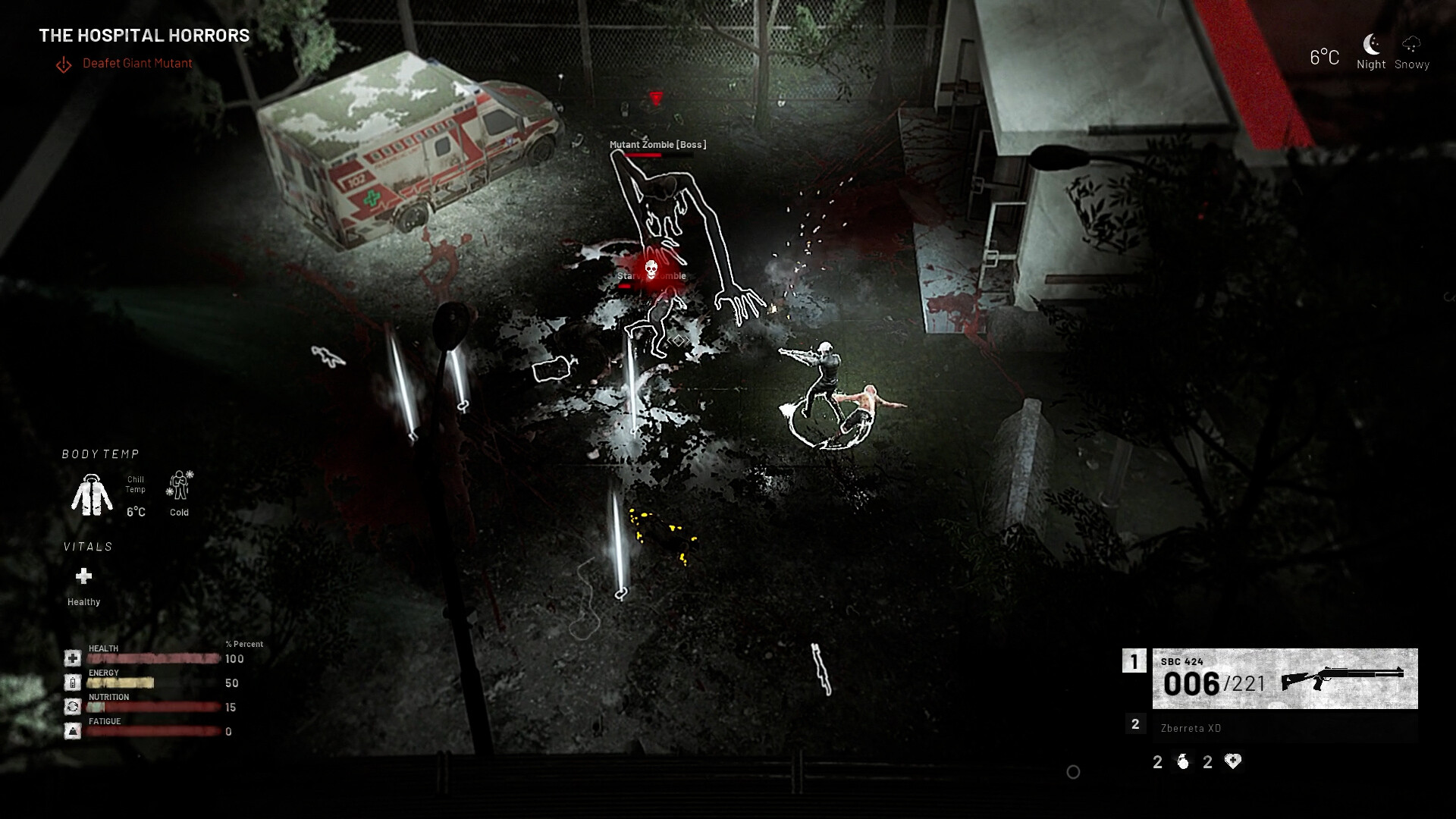The width and height of the screenshot is (1456, 819).
Task: Click the Health cross icon in the vitals list
Action: pos(72,657)
